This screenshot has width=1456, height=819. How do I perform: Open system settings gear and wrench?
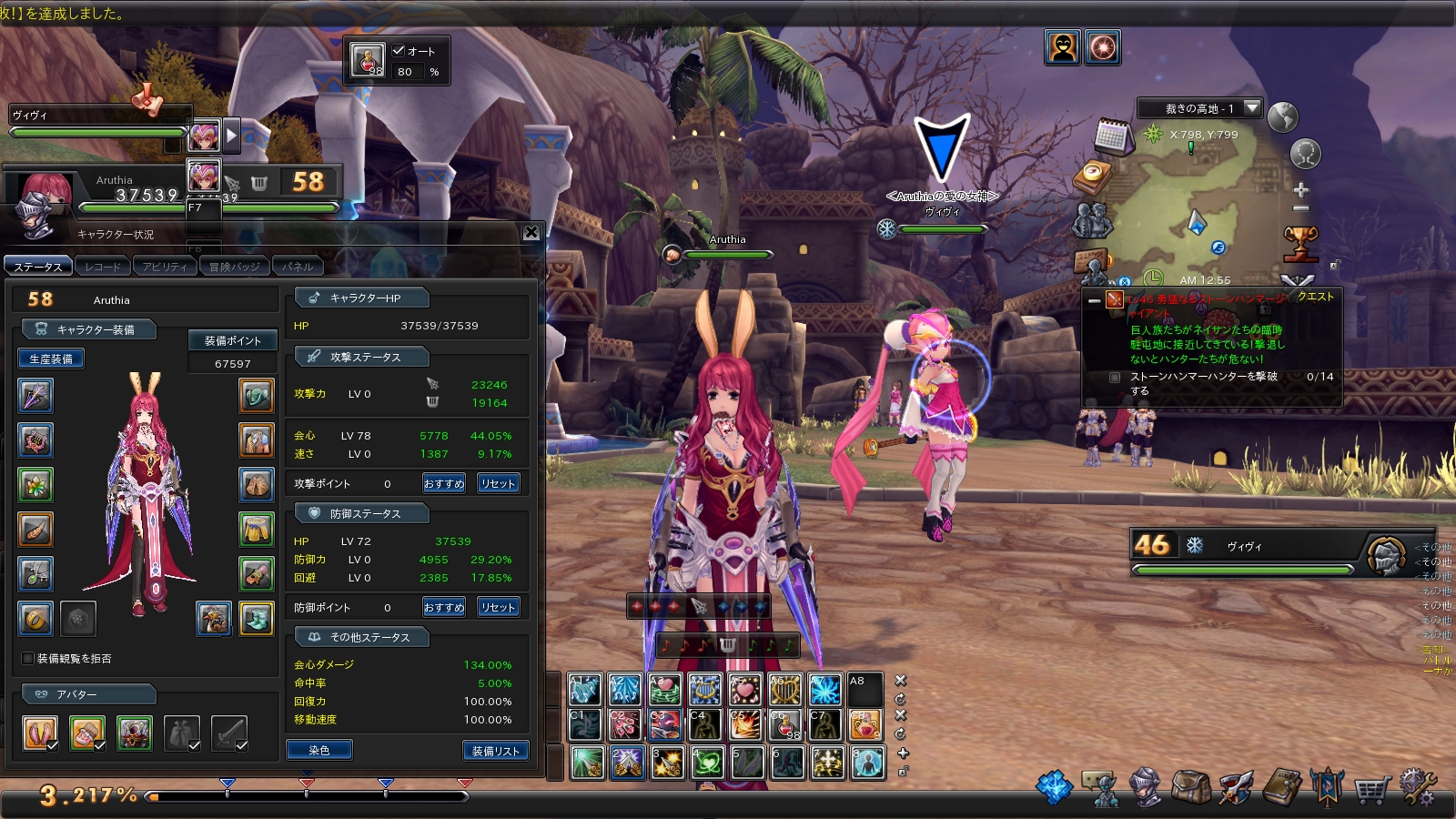1418,787
